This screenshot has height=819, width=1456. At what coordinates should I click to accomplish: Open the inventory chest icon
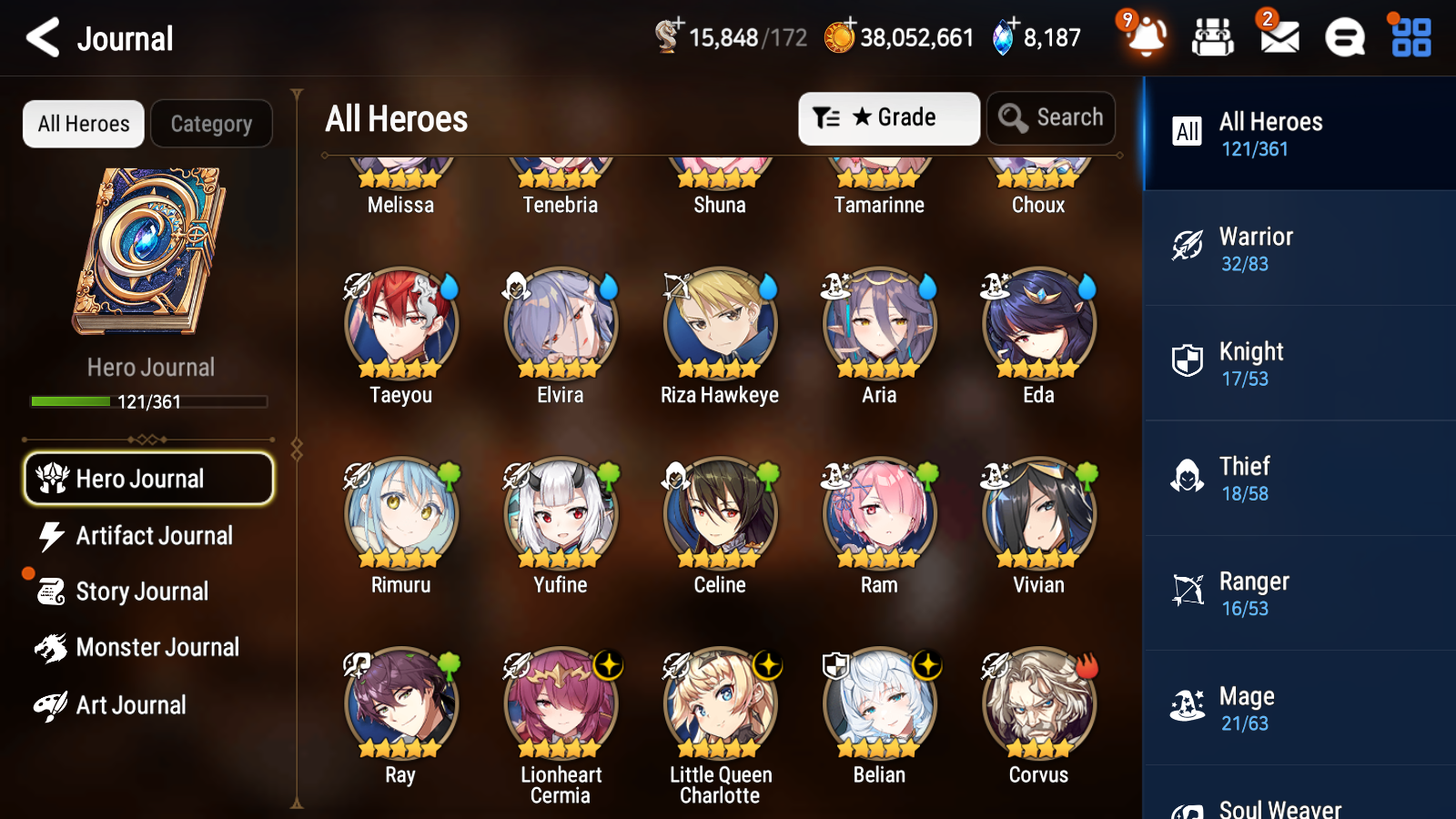(1213, 38)
